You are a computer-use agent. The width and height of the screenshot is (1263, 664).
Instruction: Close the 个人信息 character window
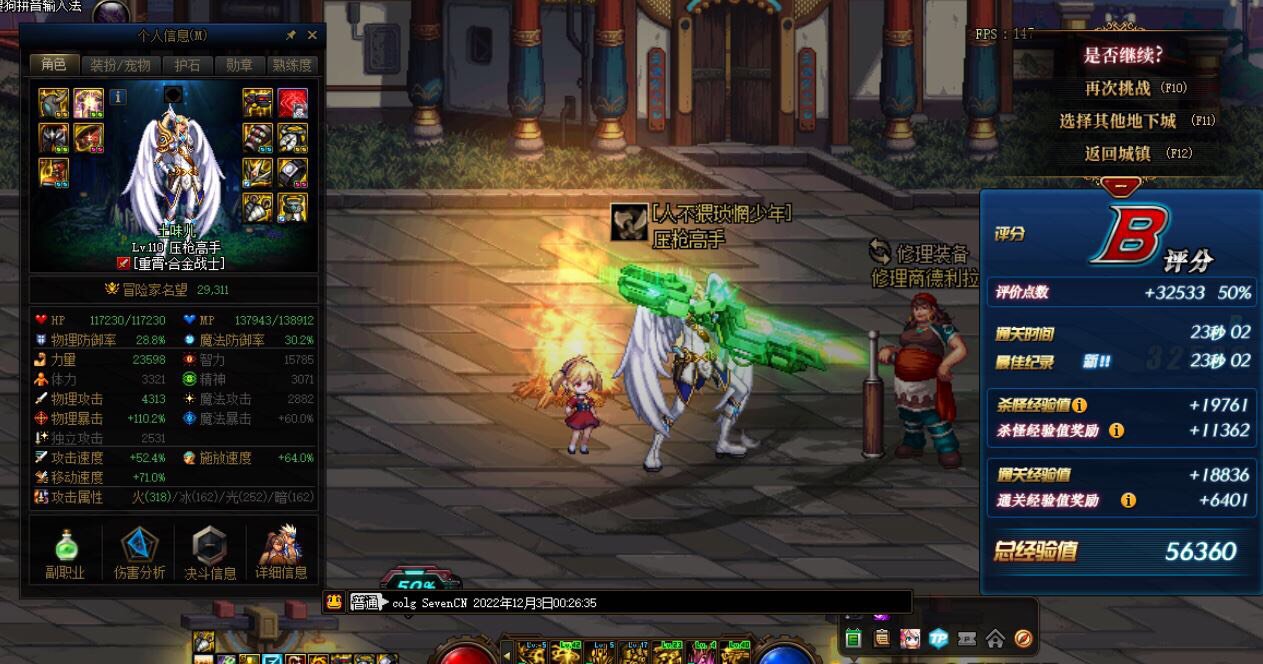pyautogui.click(x=312, y=35)
